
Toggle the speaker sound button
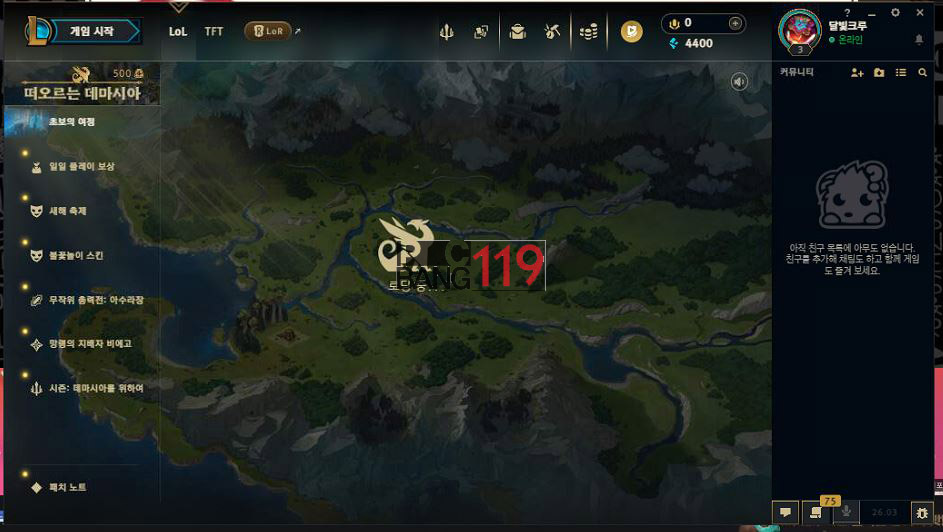739,82
